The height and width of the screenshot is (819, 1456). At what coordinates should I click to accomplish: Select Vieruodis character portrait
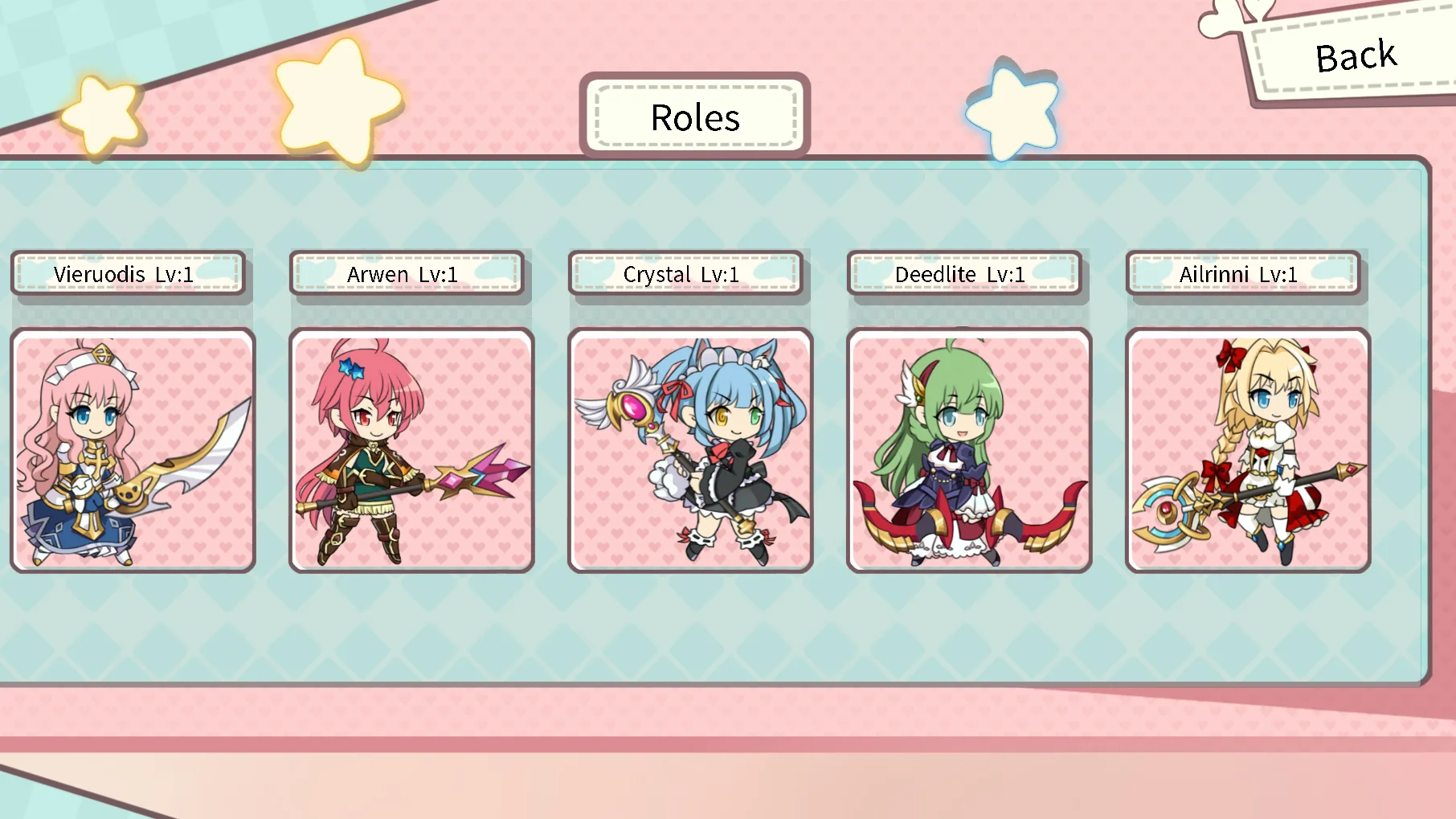[x=133, y=450]
